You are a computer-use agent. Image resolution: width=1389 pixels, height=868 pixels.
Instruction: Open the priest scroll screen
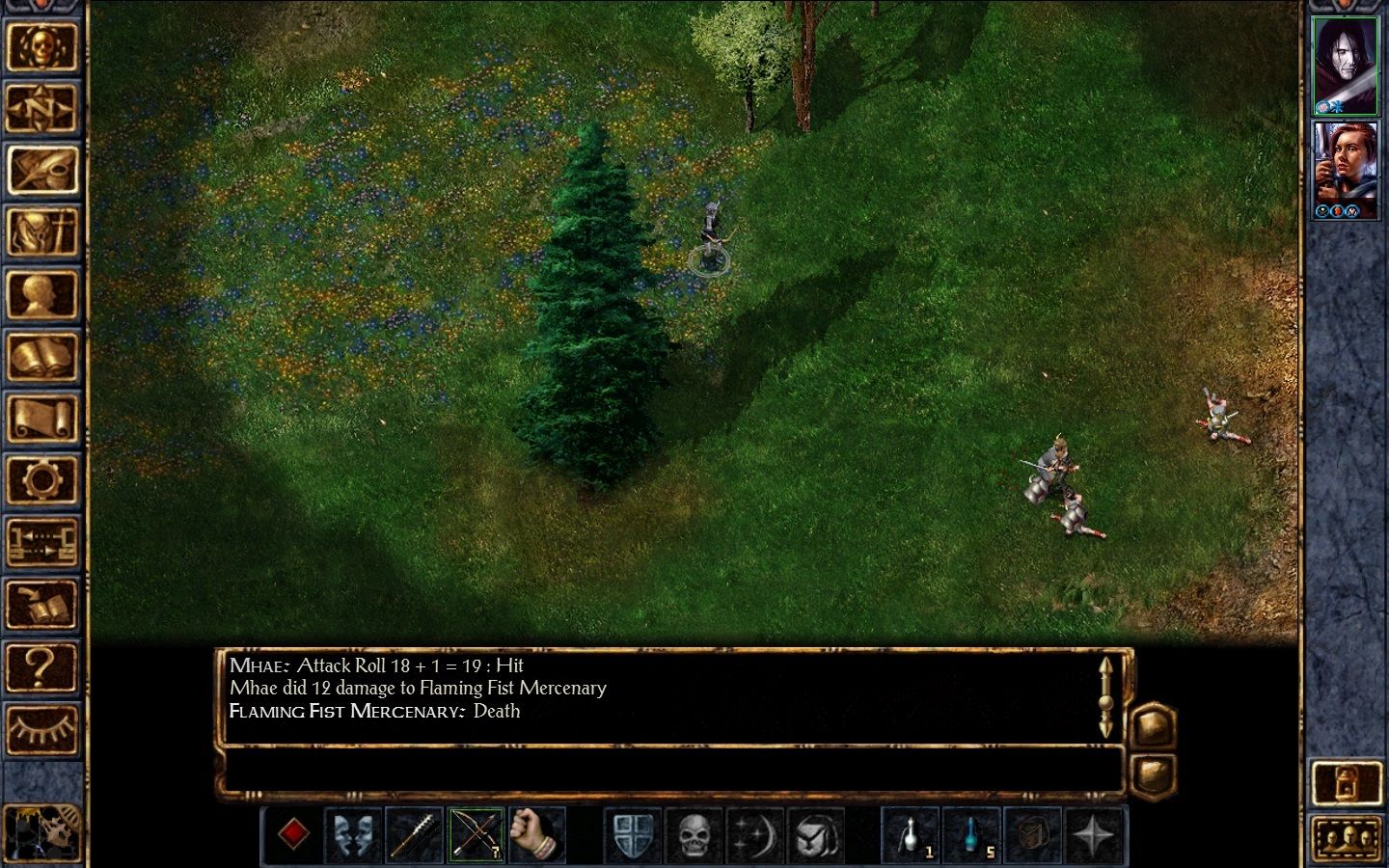(41, 420)
